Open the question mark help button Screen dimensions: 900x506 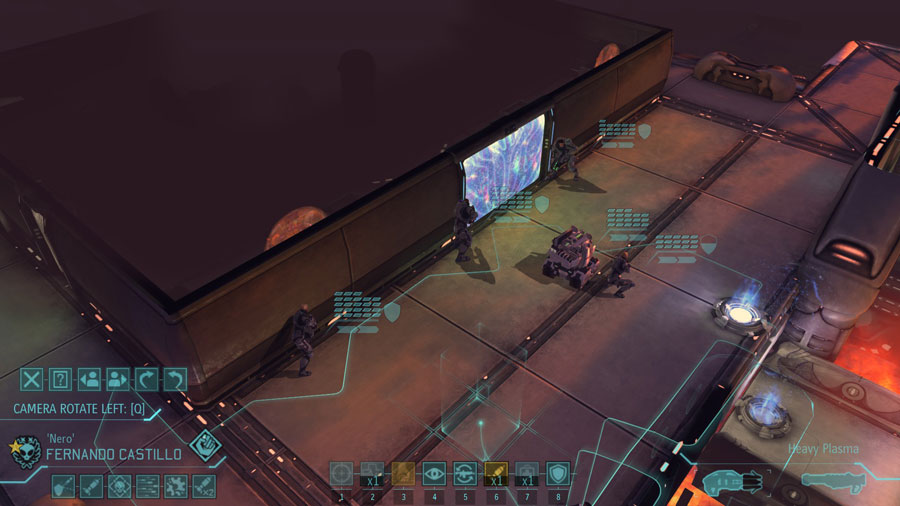[x=61, y=379]
